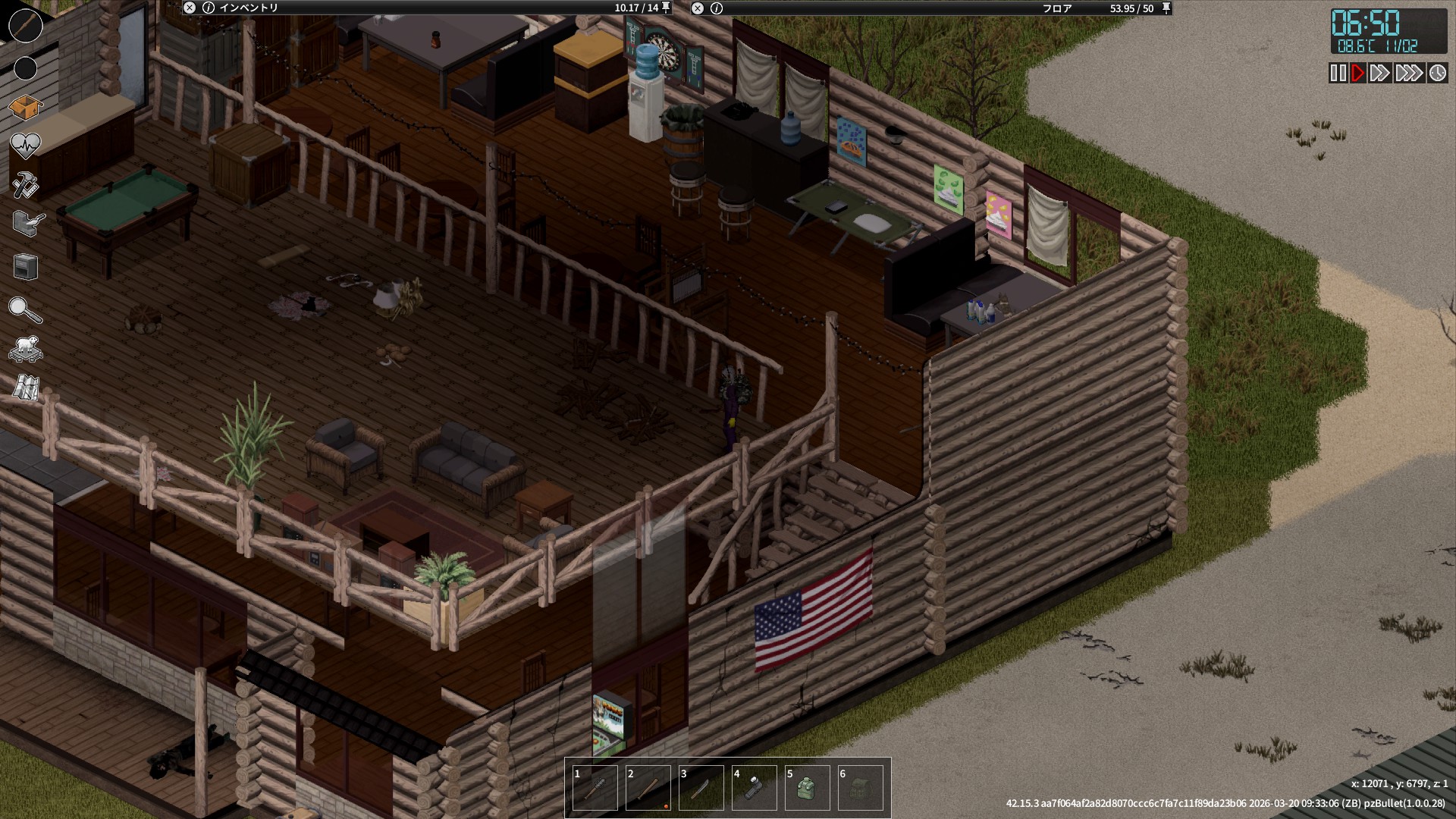The width and height of the screenshot is (1456, 819).
Task: Select hotbar slot 4 flashlight
Action: (754, 789)
